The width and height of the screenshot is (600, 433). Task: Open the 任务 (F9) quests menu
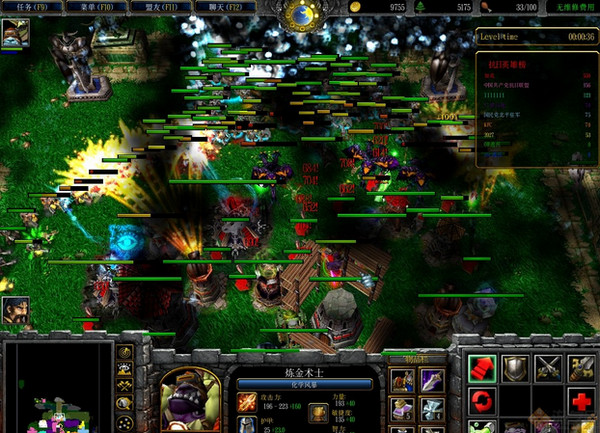[33, 7]
